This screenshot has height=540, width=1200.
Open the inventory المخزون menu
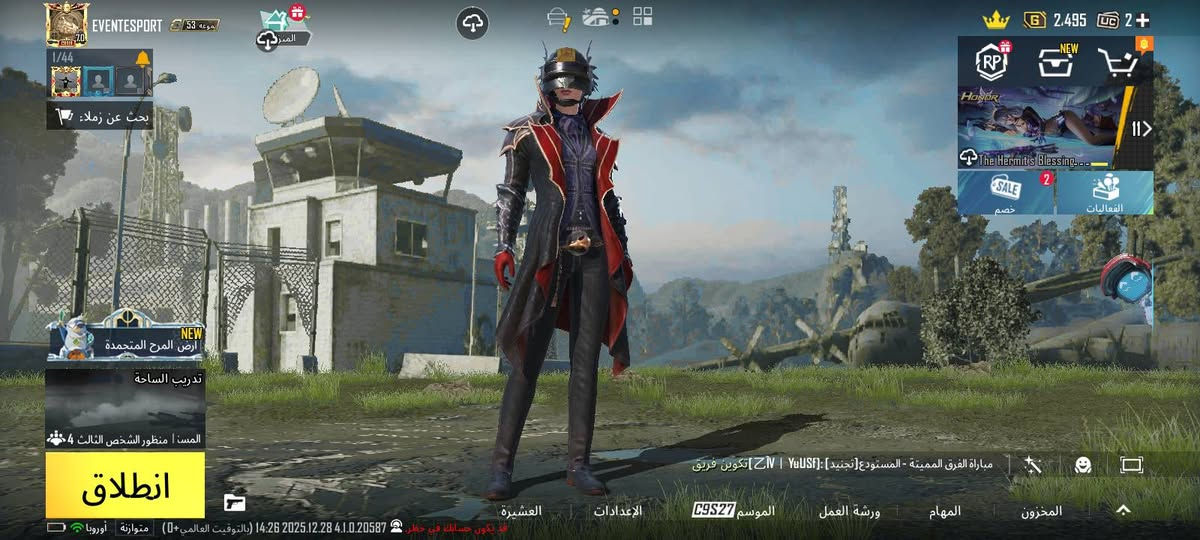(x=1041, y=511)
